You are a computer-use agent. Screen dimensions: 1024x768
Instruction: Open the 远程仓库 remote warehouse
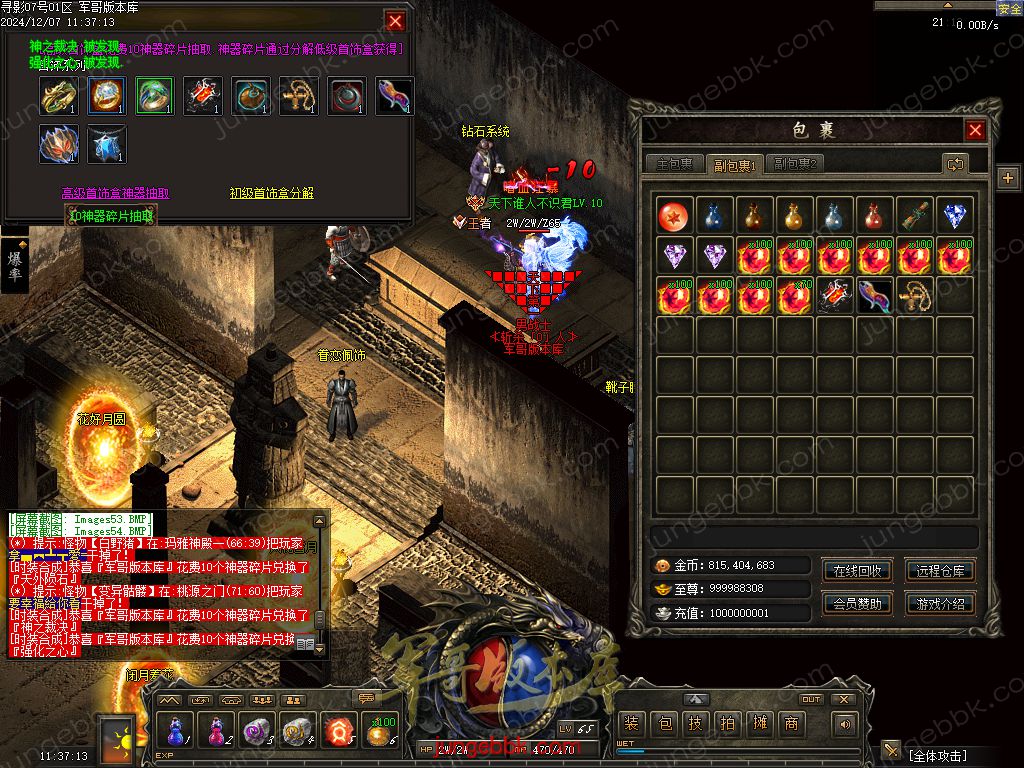[940, 571]
